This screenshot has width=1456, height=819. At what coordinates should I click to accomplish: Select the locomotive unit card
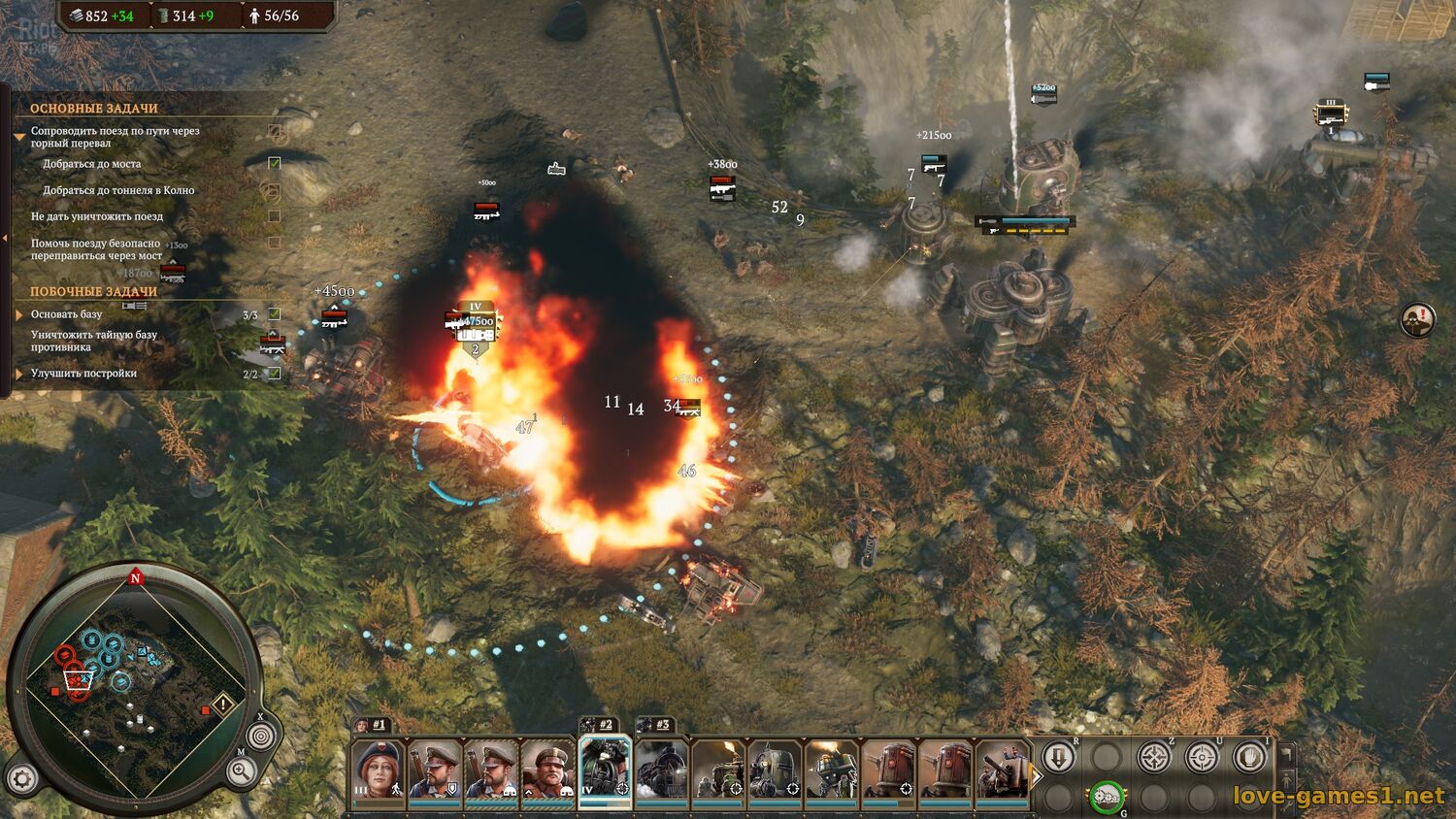(662, 771)
